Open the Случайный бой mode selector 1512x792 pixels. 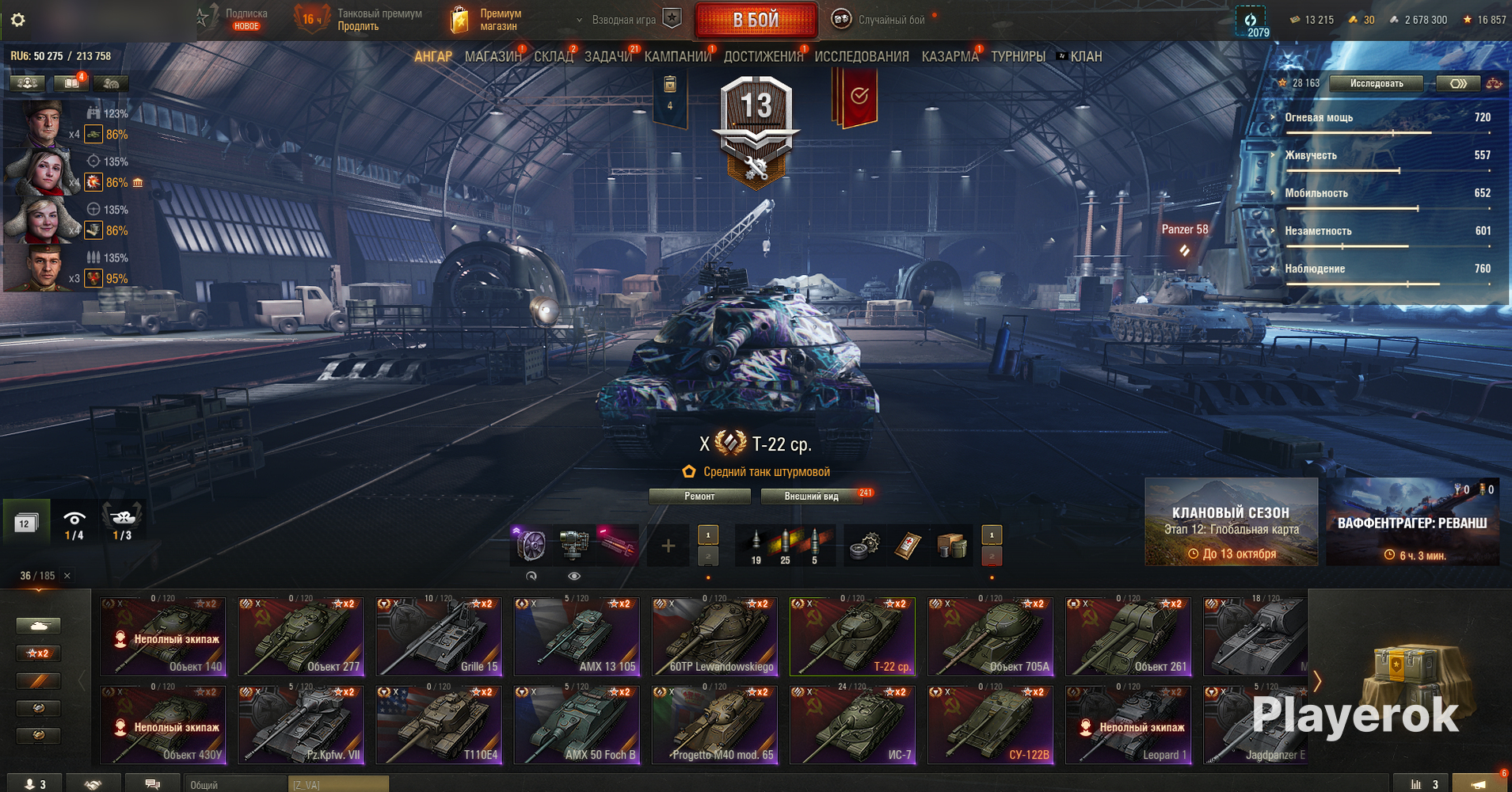[881, 20]
